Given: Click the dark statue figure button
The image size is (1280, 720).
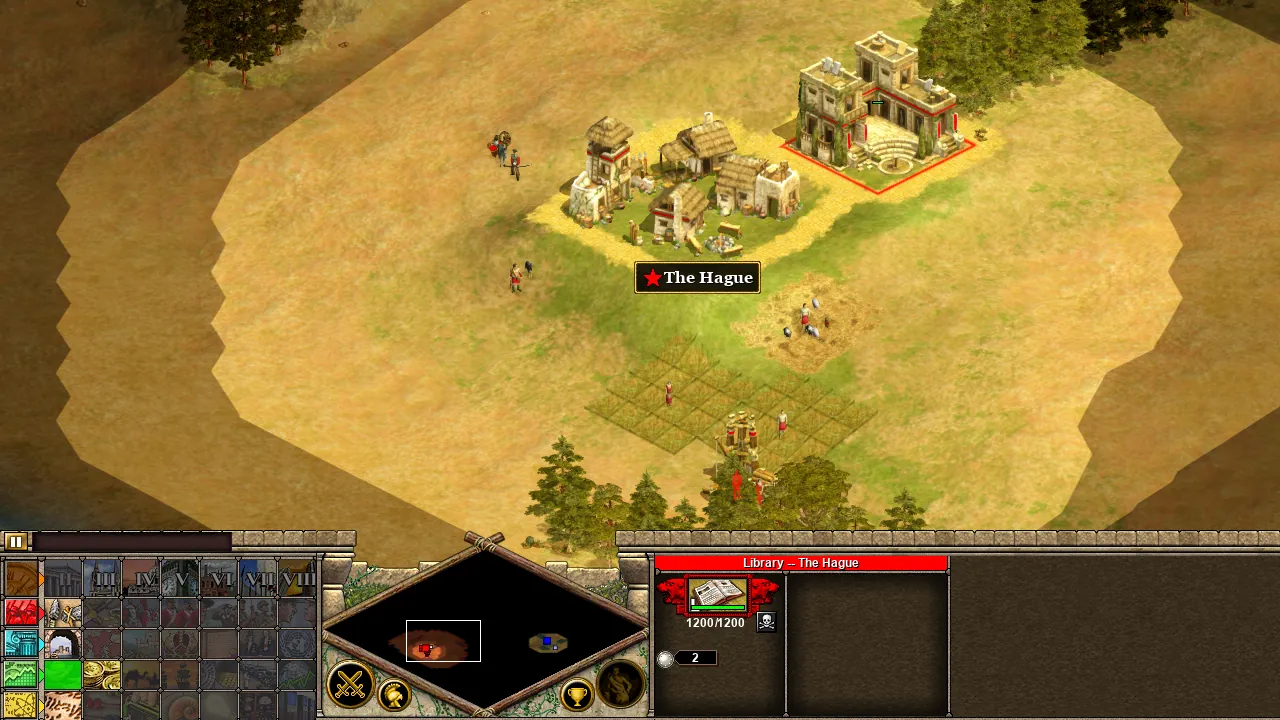Looking at the screenshot, I should [x=620, y=685].
